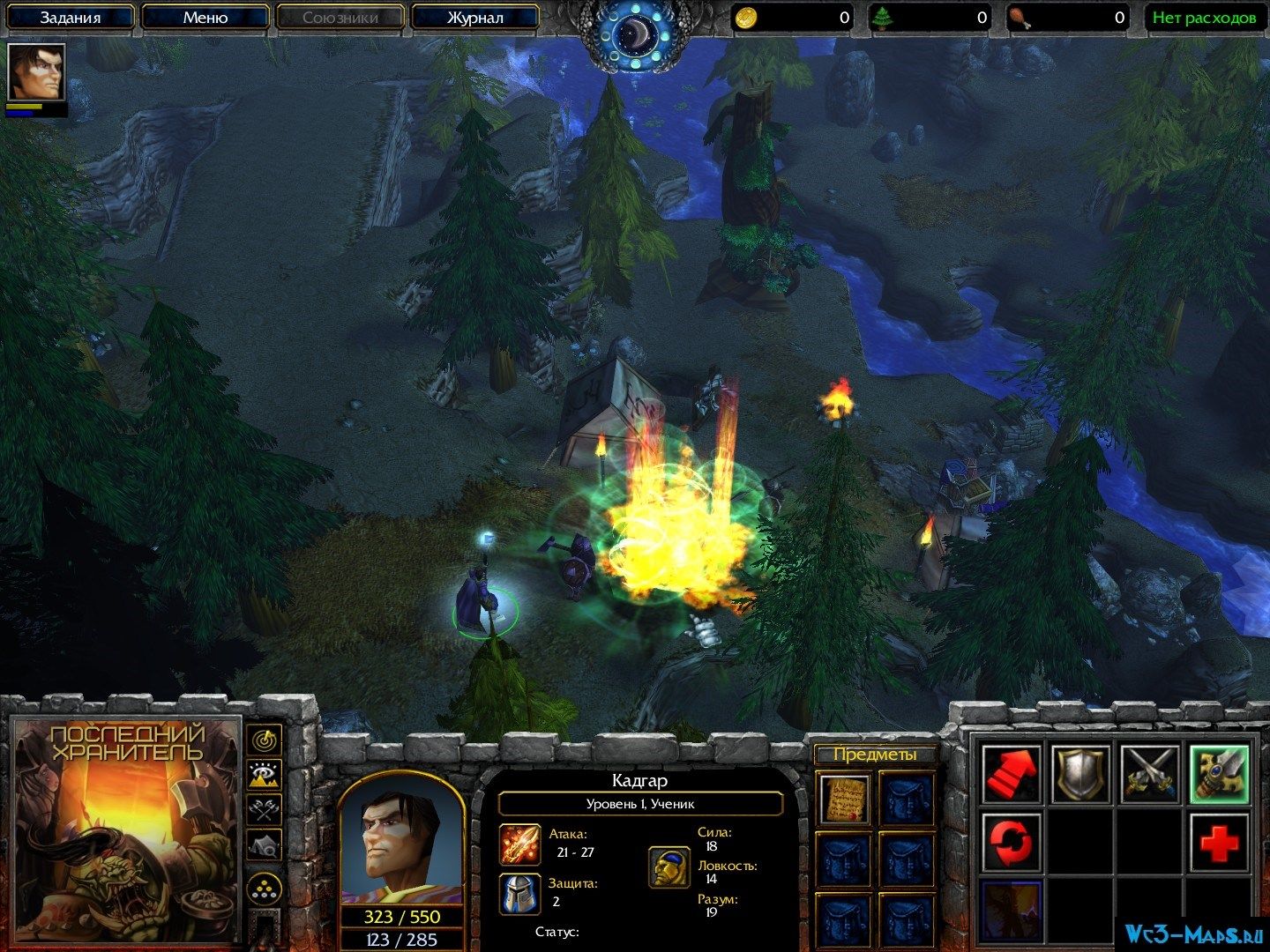This screenshot has width=1270, height=952.
Task: Choose the Patrol circular arrows command
Action: [x=1011, y=842]
